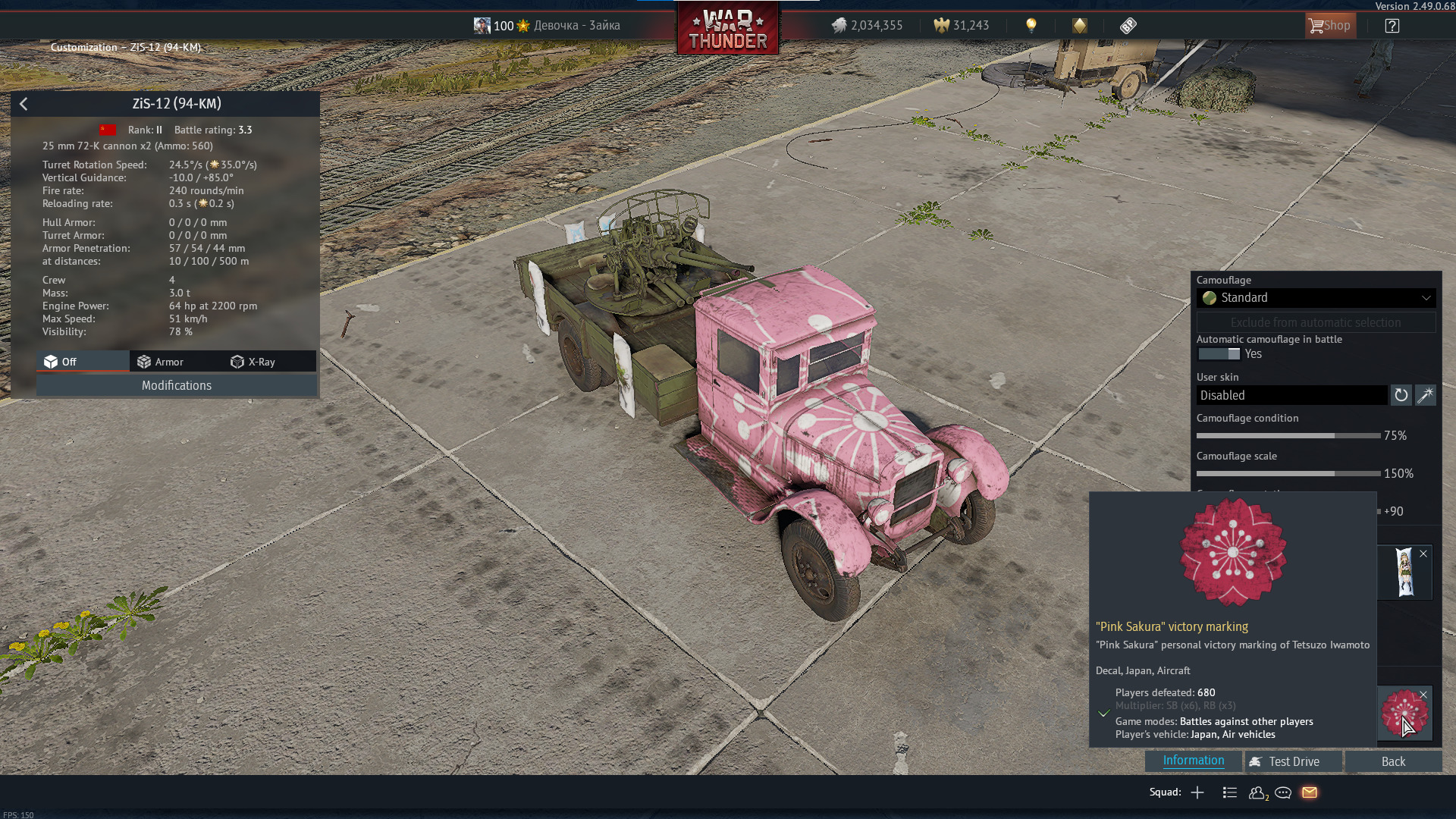This screenshot has height=819, width=1456.
Task: Select the Off view mode
Action: tap(61, 362)
